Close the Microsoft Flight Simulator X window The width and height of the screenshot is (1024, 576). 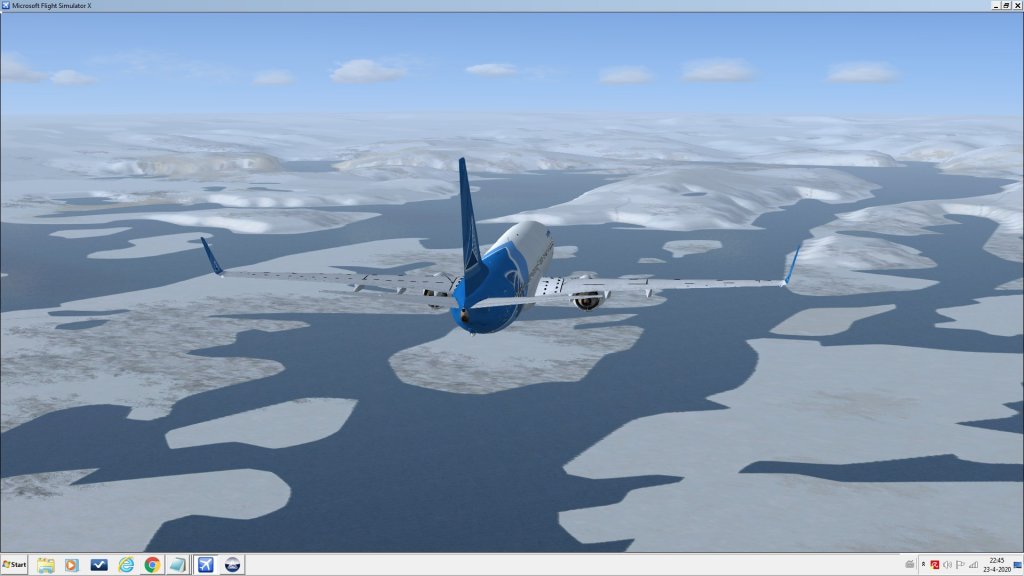[1016, 5]
